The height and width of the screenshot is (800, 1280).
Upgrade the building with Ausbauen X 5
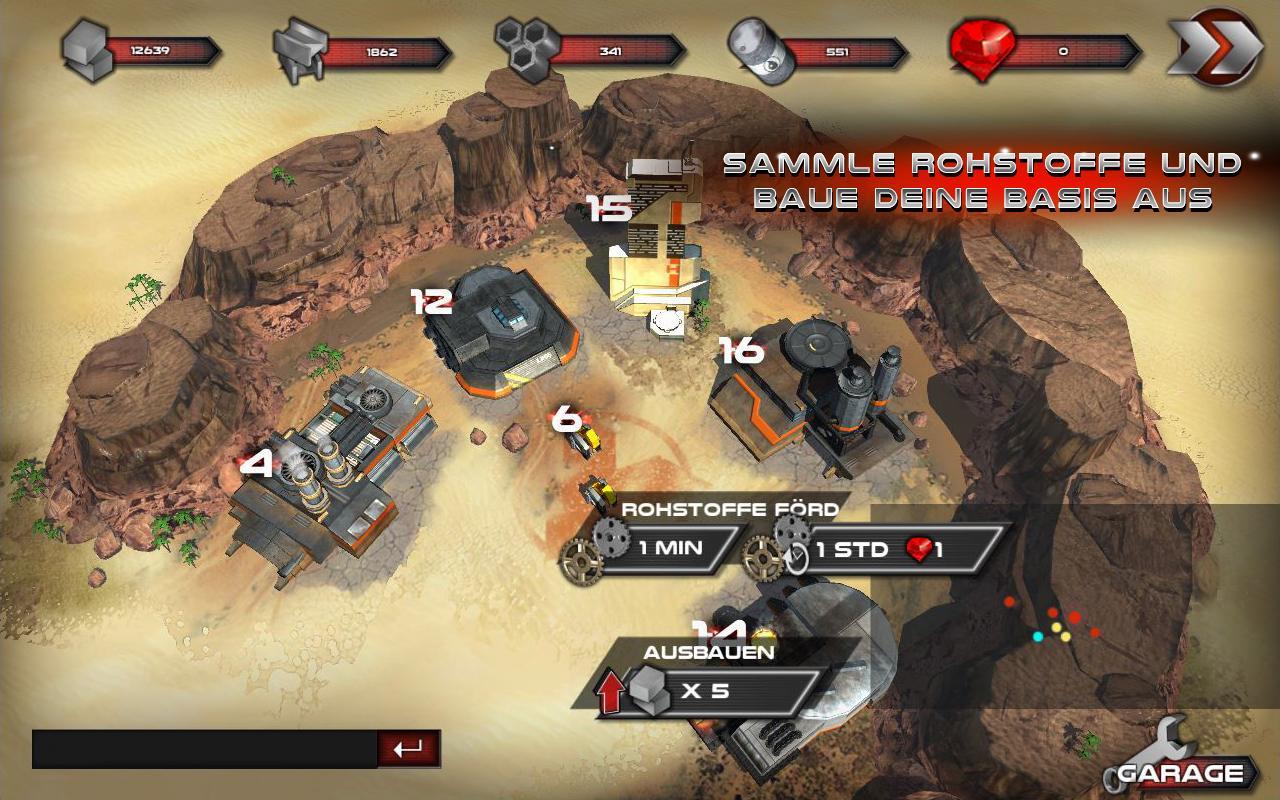tap(710, 690)
